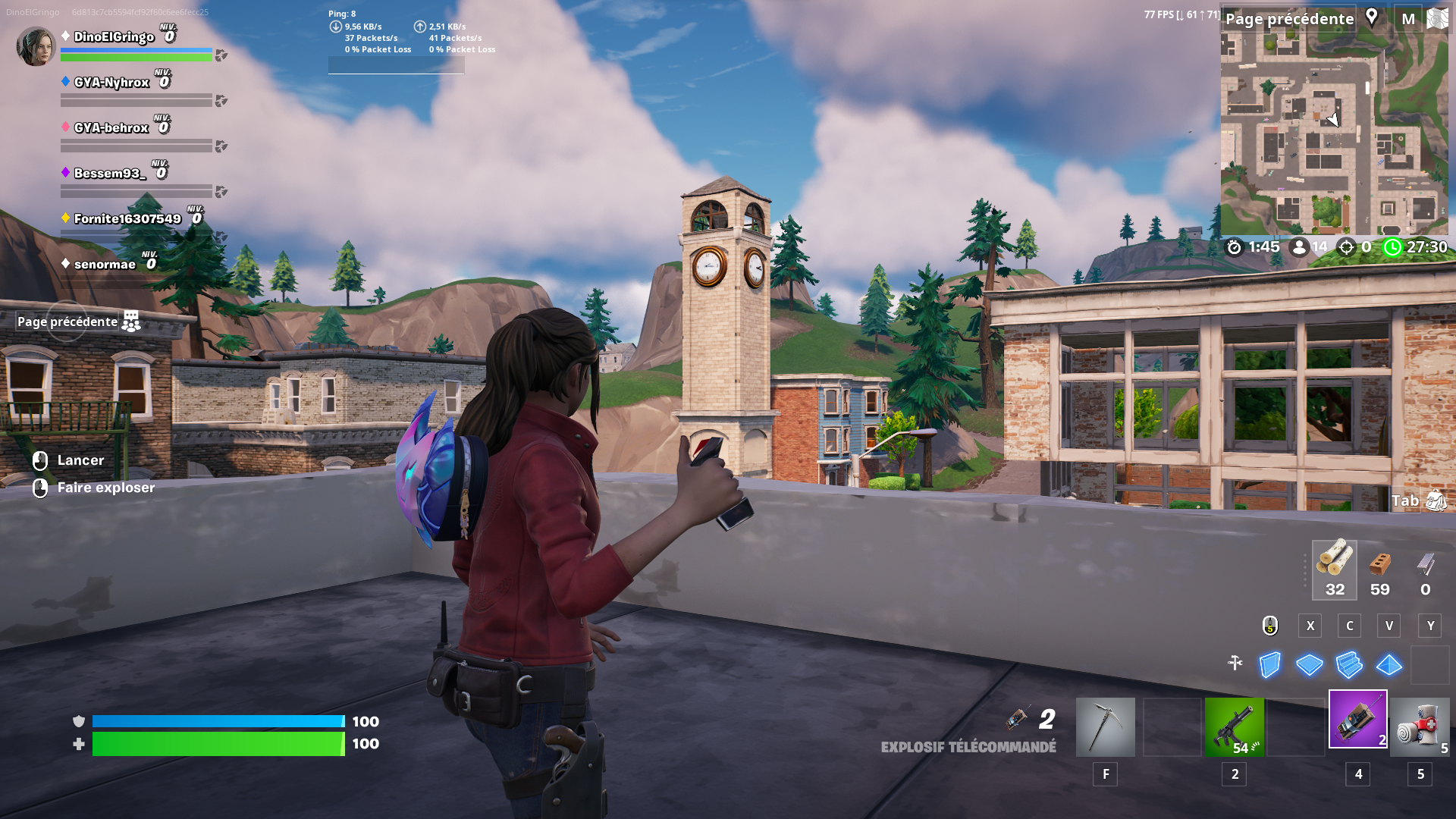Select the pickaxe in the hotbar
This screenshot has width=1456, height=819.
[x=1105, y=726]
